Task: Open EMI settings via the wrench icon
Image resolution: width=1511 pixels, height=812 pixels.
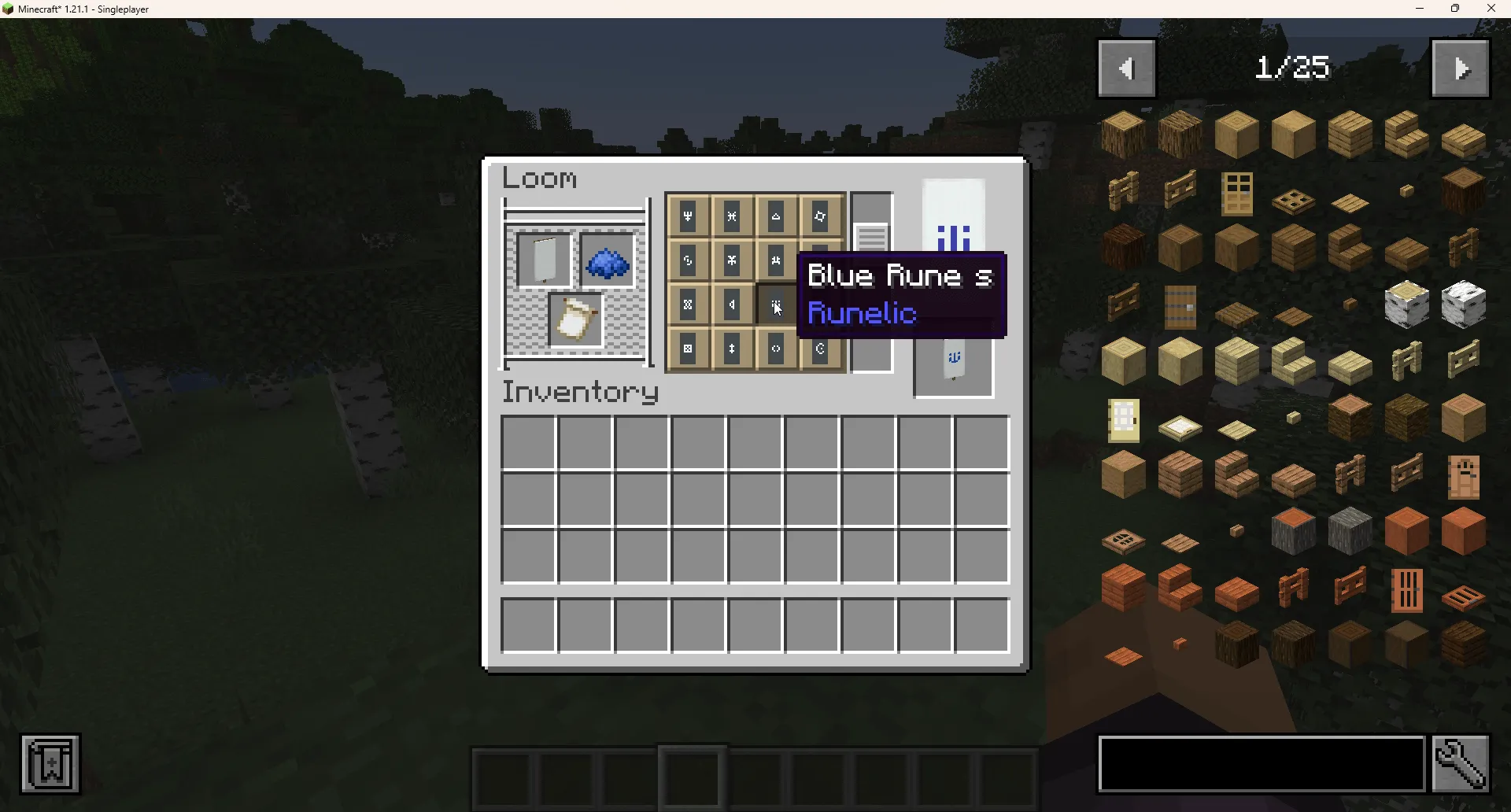Action: point(1461,763)
